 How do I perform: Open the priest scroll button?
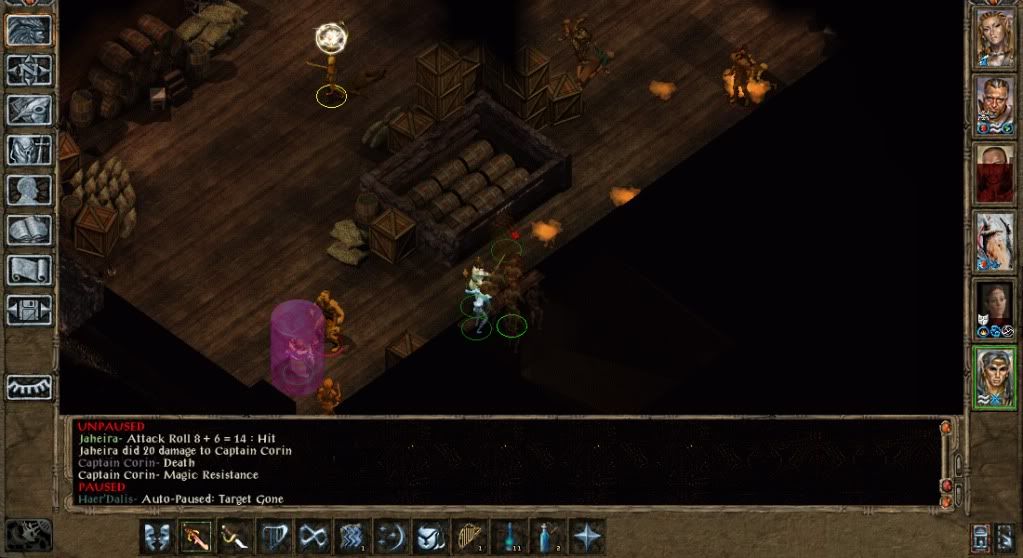tap(29, 270)
